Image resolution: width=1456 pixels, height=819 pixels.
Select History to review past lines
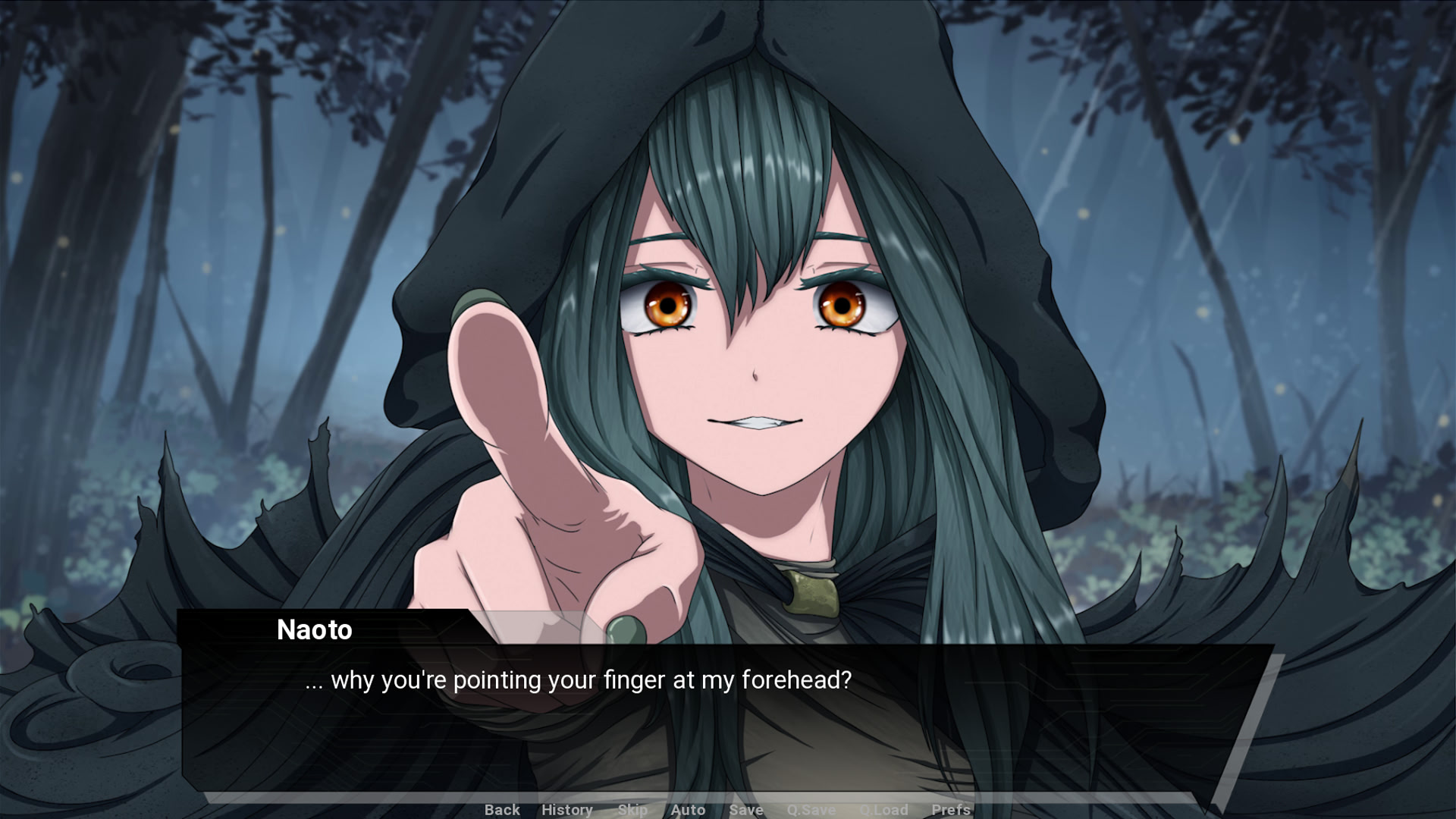(567, 810)
